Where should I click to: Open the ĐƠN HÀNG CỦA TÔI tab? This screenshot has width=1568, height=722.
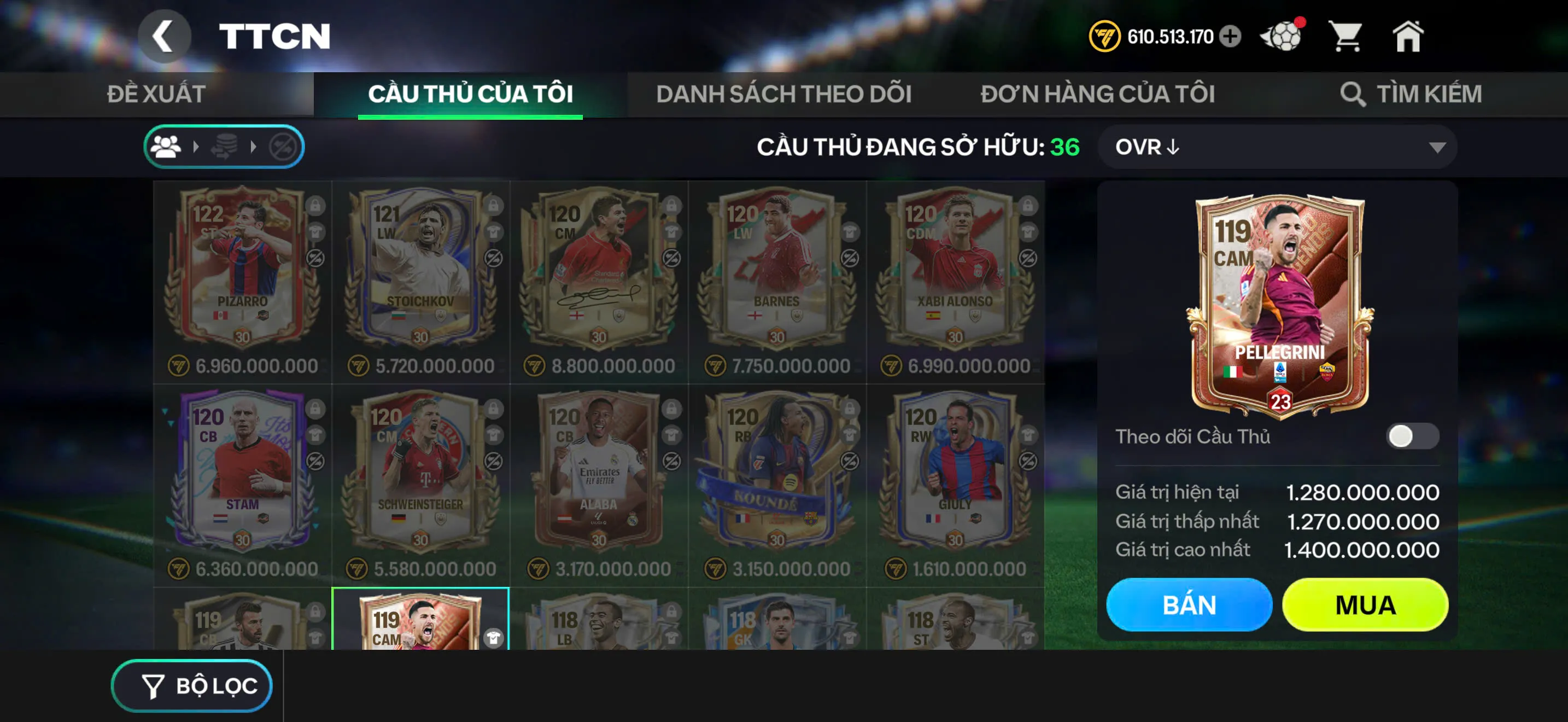[1099, 95]
